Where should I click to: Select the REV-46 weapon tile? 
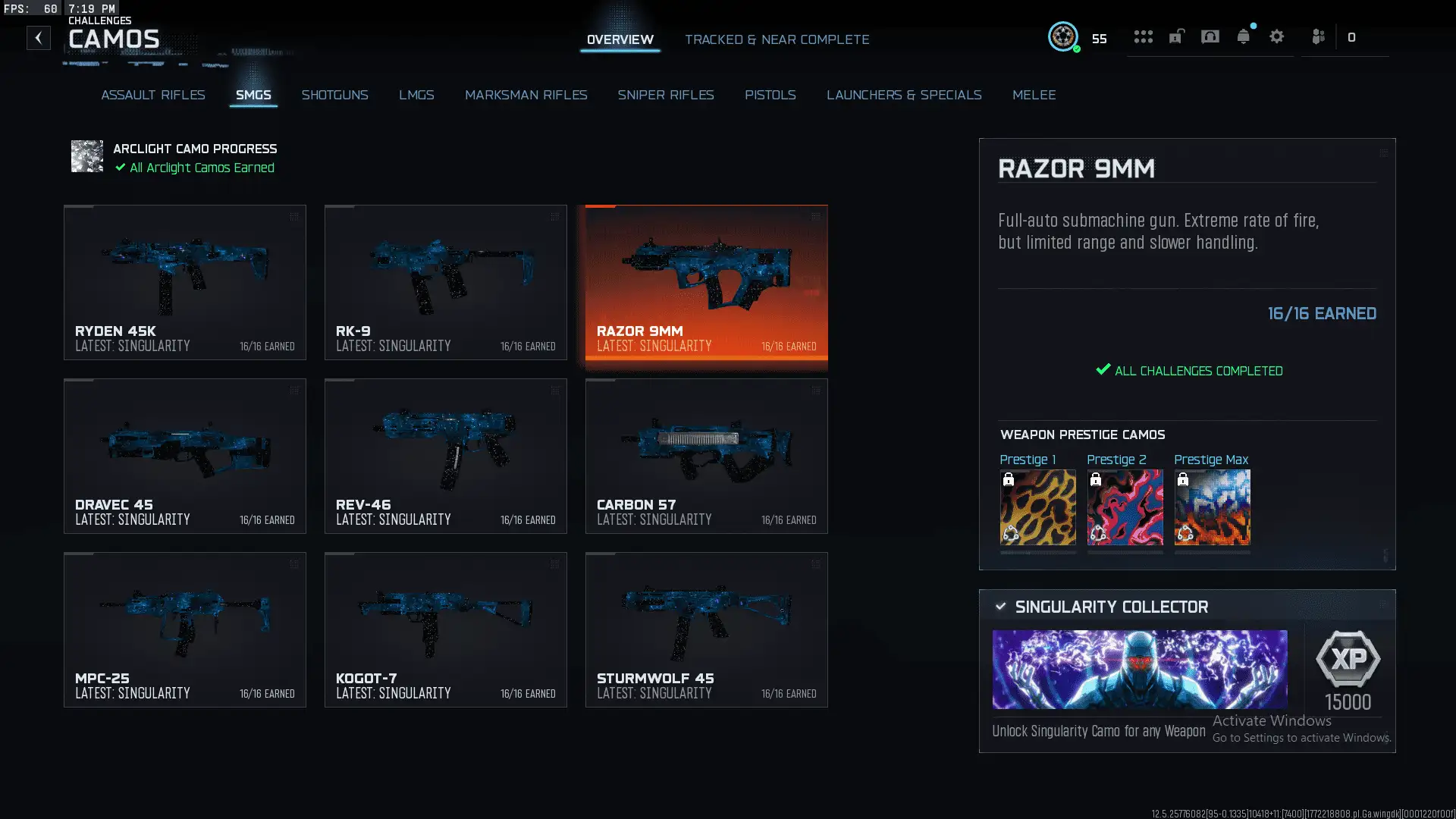coord(446,456)
